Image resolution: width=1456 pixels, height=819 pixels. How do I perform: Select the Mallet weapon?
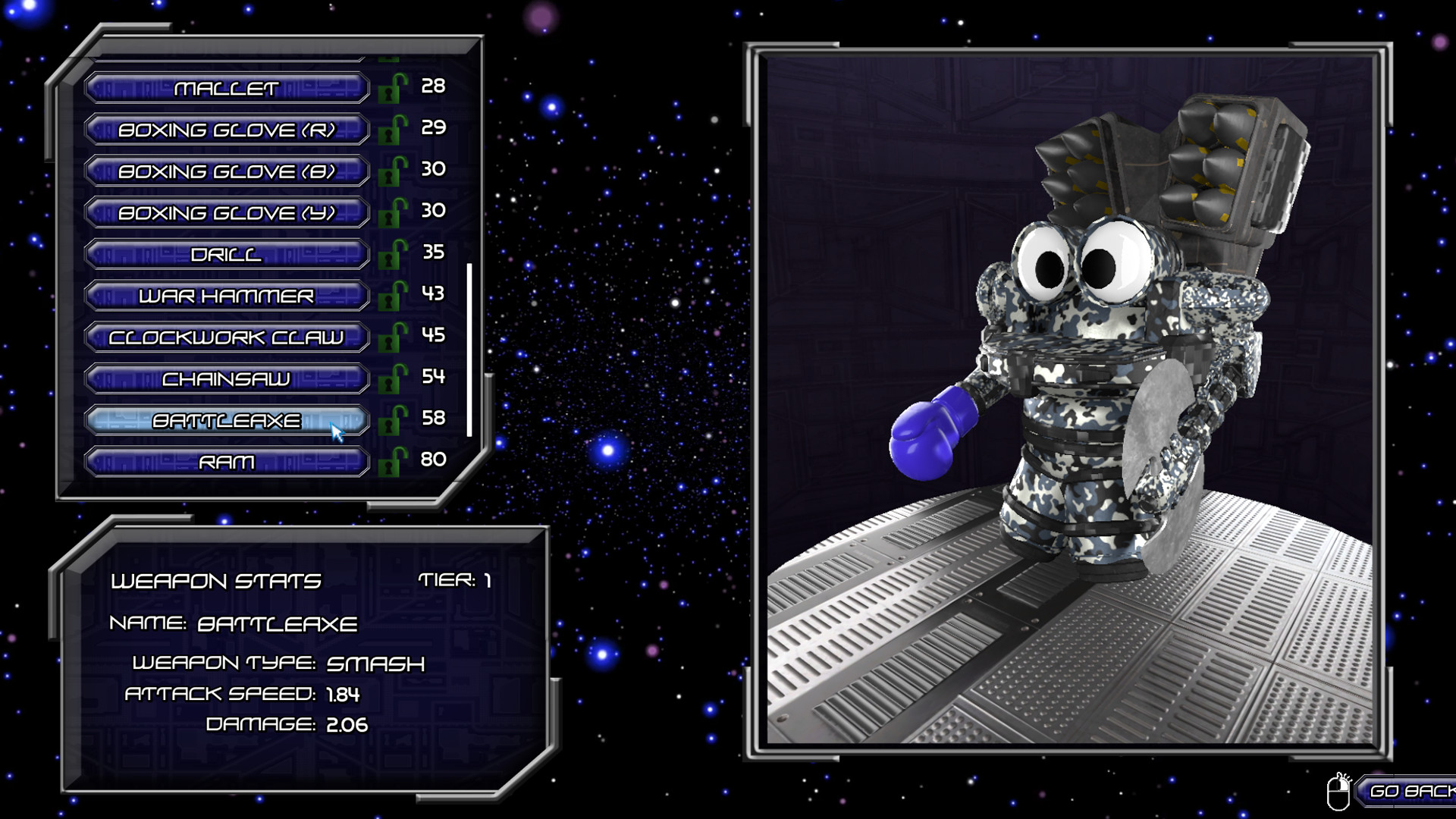(x=227, y=87)
